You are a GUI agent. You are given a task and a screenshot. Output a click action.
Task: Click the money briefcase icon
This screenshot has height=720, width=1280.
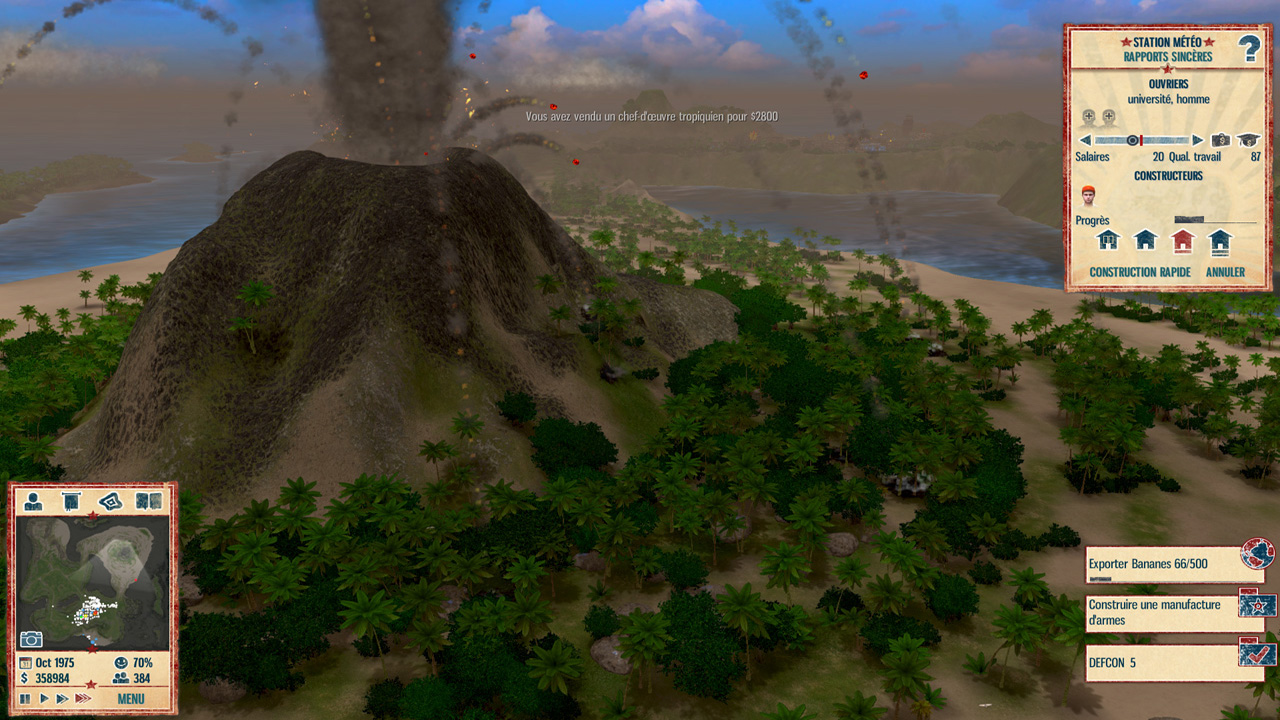[1221, 140]
